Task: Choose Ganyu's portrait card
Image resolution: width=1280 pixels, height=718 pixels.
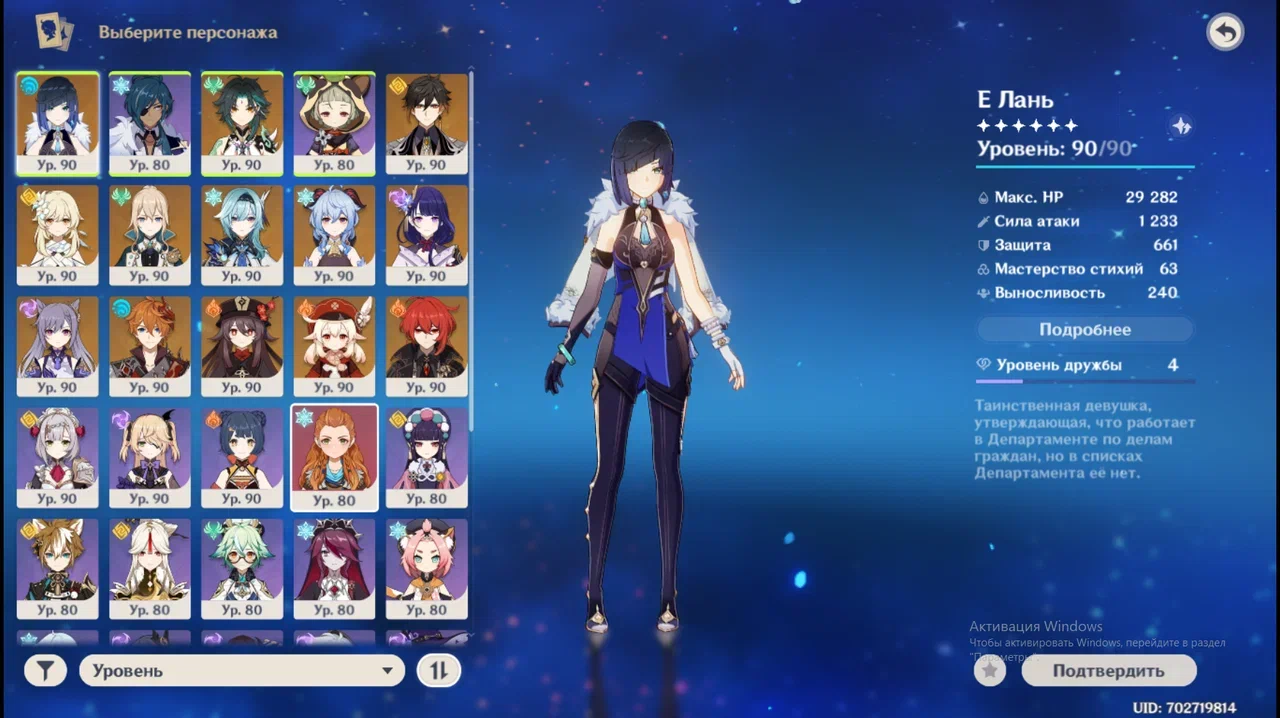Action: click(x=334, y=234)
